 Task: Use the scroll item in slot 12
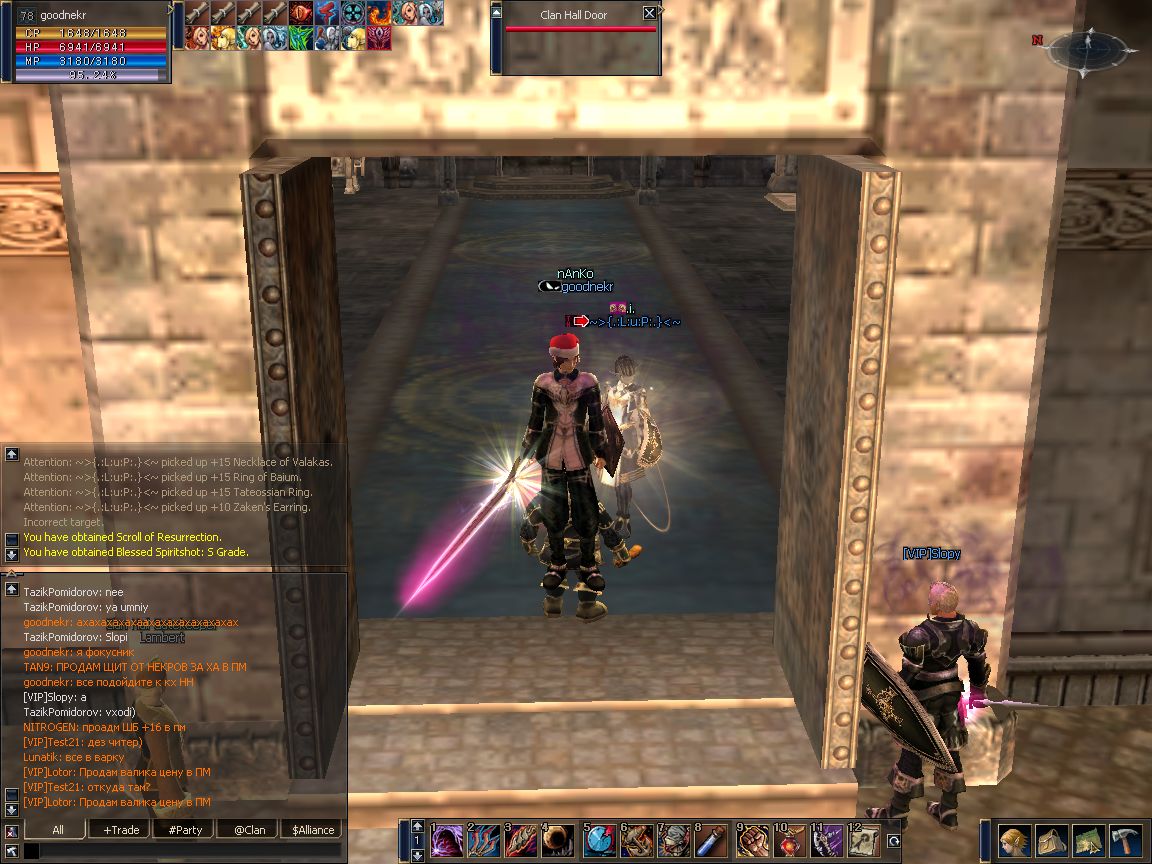[865, 840]
